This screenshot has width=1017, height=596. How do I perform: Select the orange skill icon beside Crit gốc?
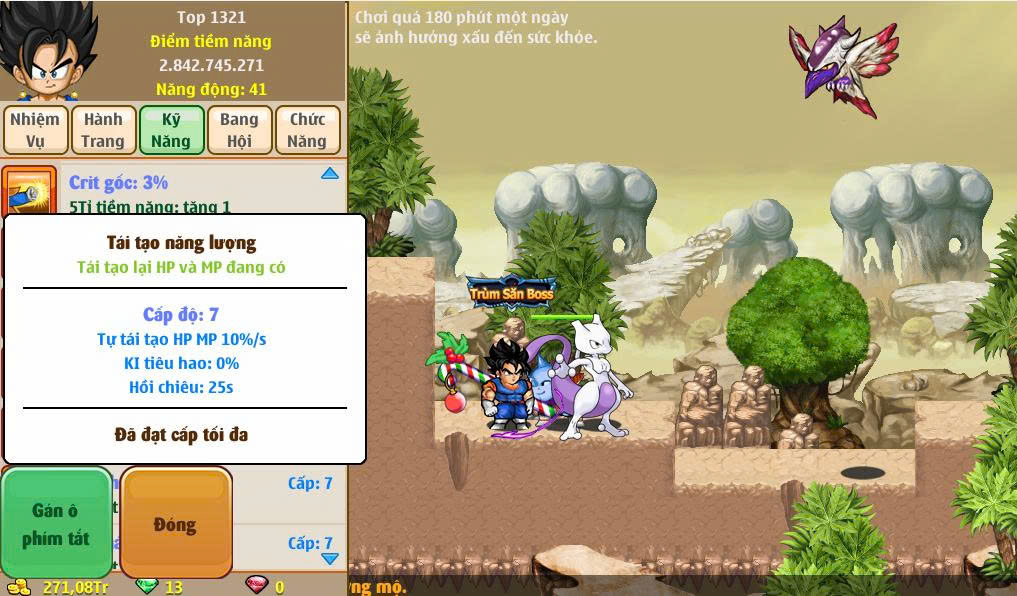click(x=29, y=190)
